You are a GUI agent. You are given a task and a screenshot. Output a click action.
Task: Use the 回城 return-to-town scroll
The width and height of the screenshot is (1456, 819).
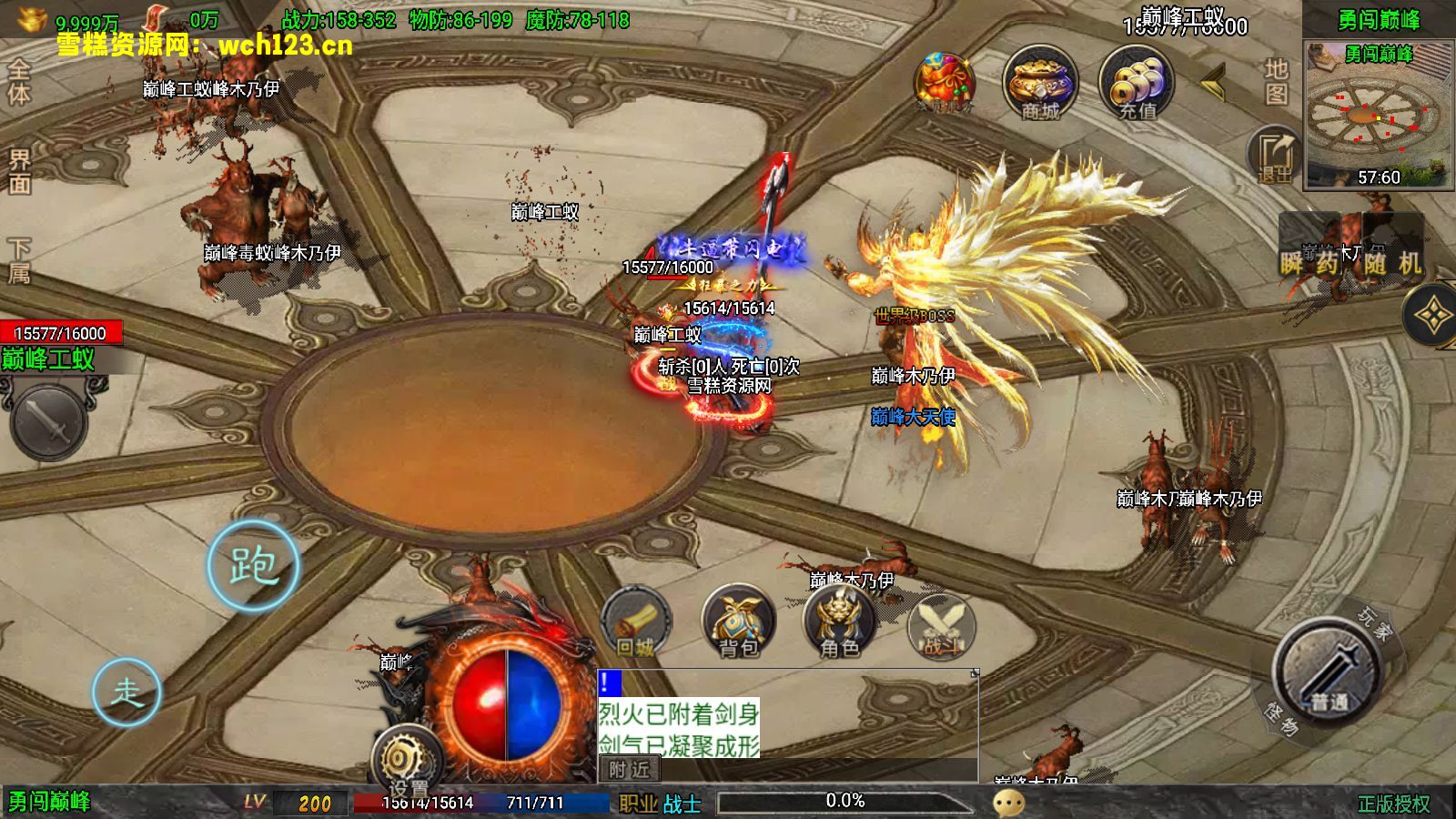636,623
